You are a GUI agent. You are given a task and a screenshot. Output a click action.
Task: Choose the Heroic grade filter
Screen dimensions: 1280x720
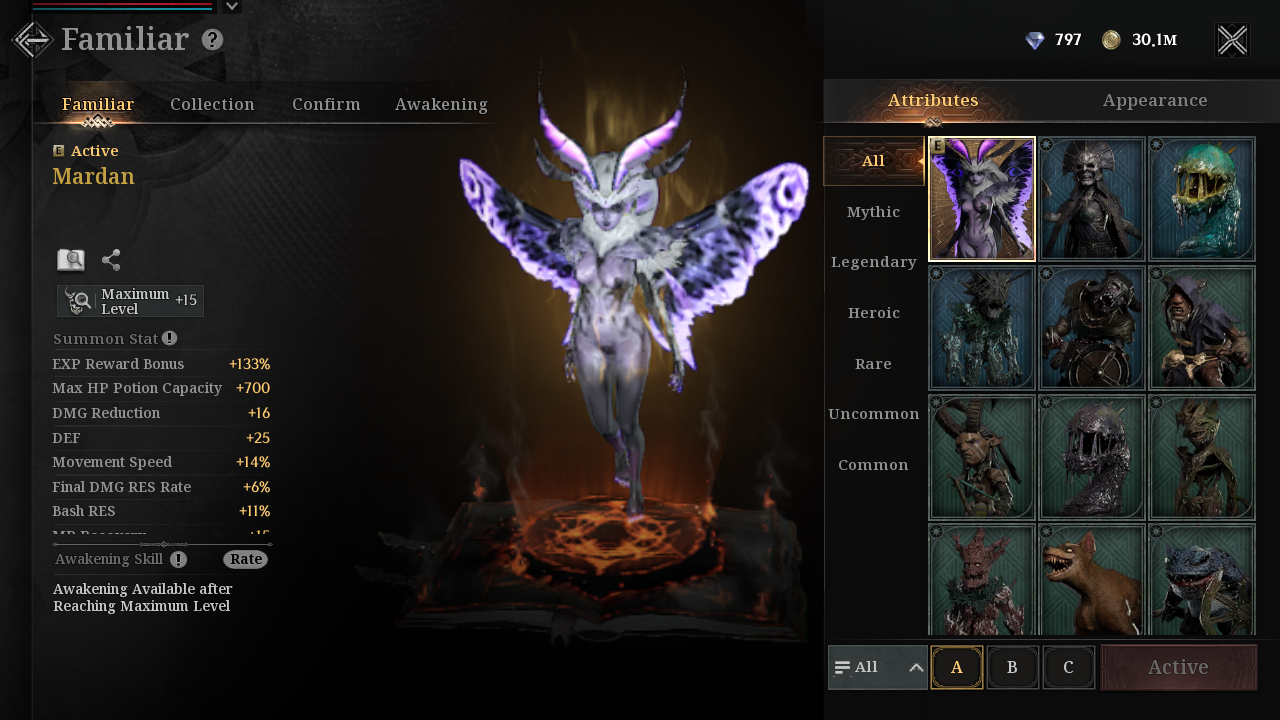click(873, 313)
